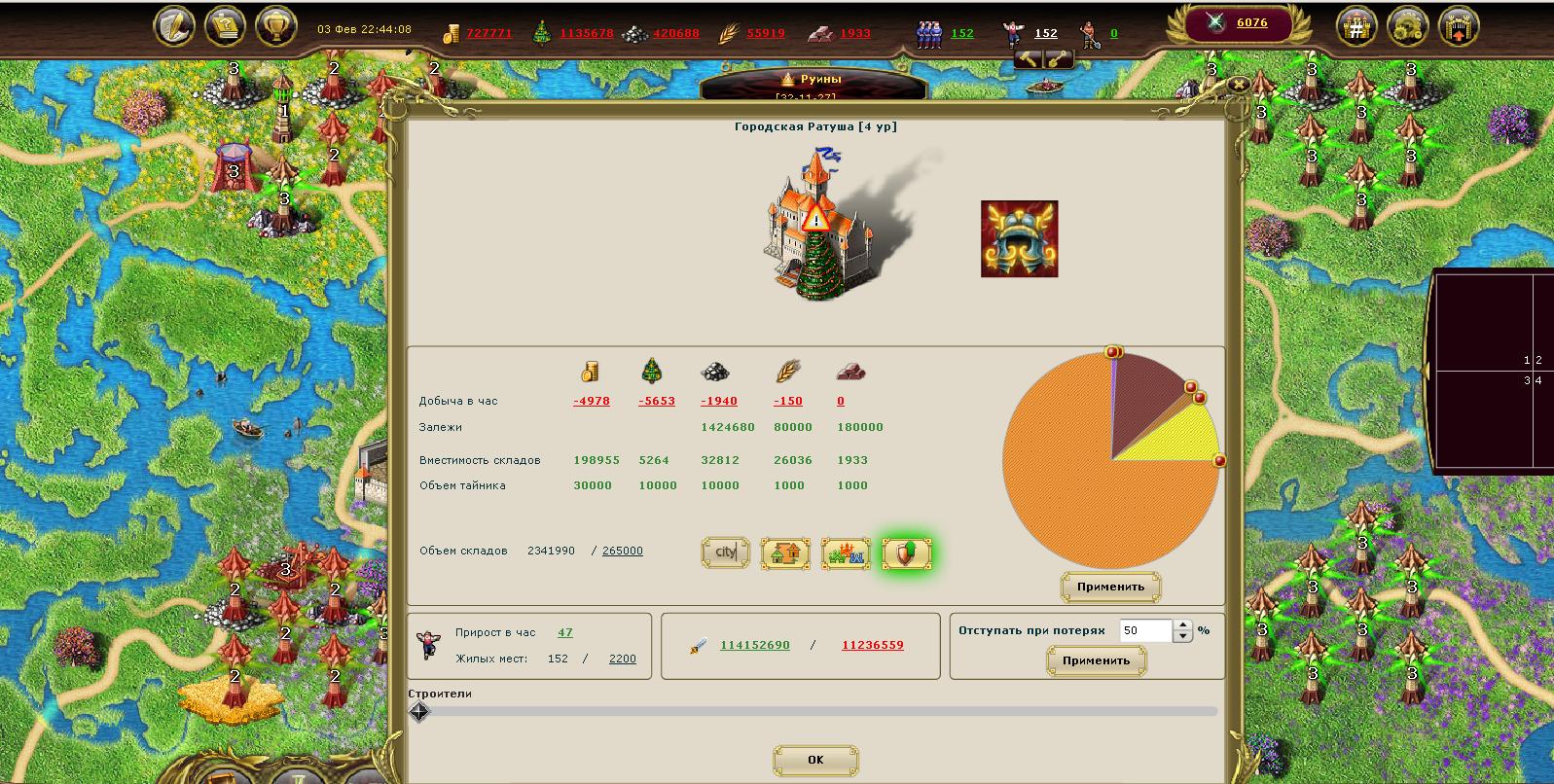Increase the retreat loss percentage with the up arrow
Image resolution: width=1554 pixels, height=784 pixels.
pos(1182,625)
